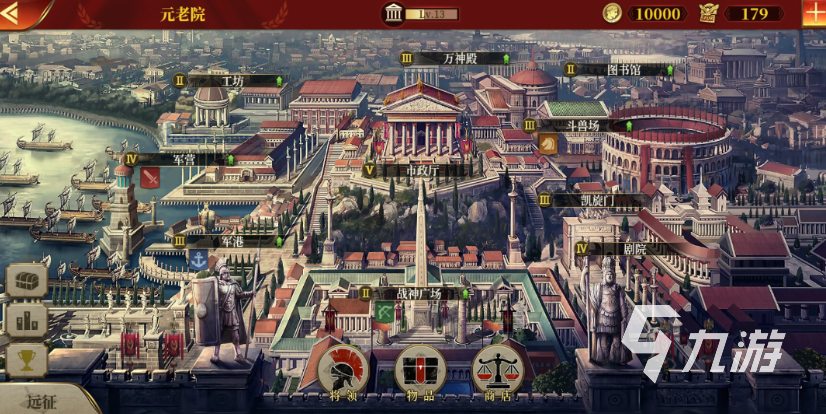Open the treasure chest side icon
This screenshot has width=826, height=414.
[26, 283]
